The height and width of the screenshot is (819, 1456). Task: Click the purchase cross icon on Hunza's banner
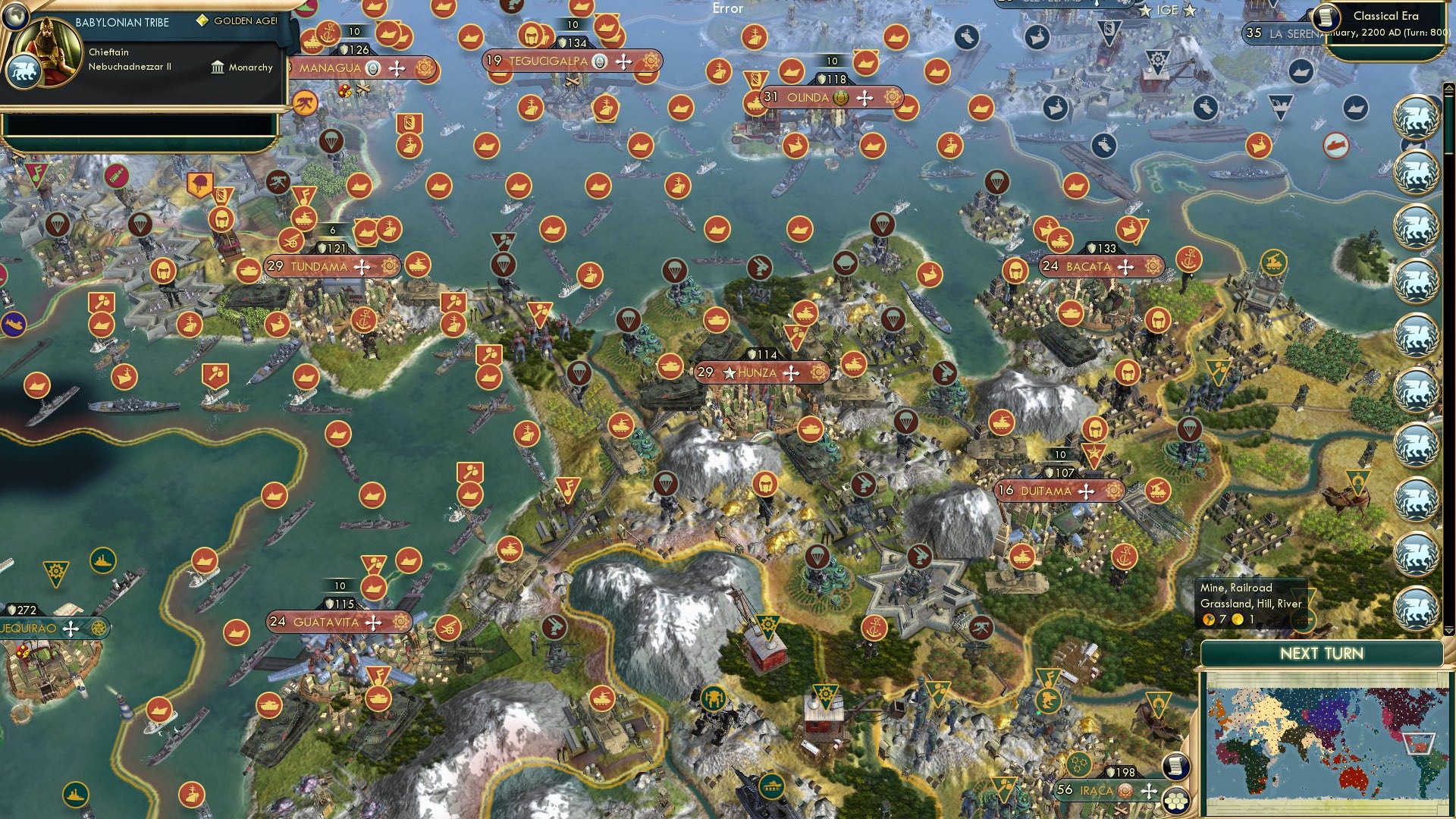click(792, 373)
